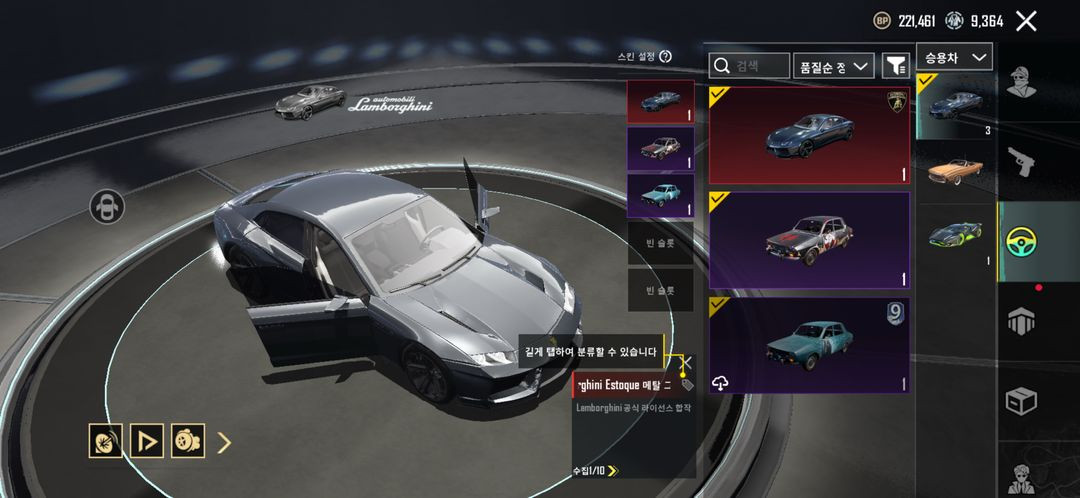Select the teal sedan skin with download icon
The height and width of the screenshot is (498, 1080).
[809, 345]
